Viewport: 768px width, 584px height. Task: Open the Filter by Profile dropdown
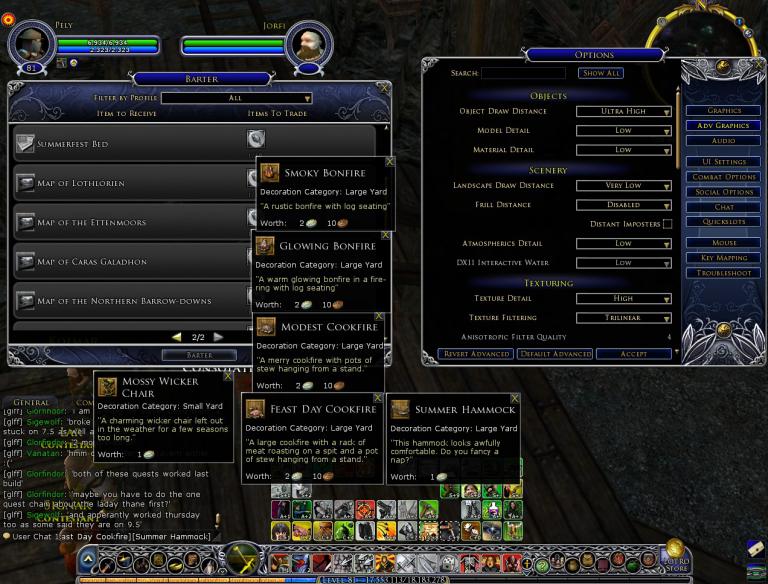coord(235,98)
